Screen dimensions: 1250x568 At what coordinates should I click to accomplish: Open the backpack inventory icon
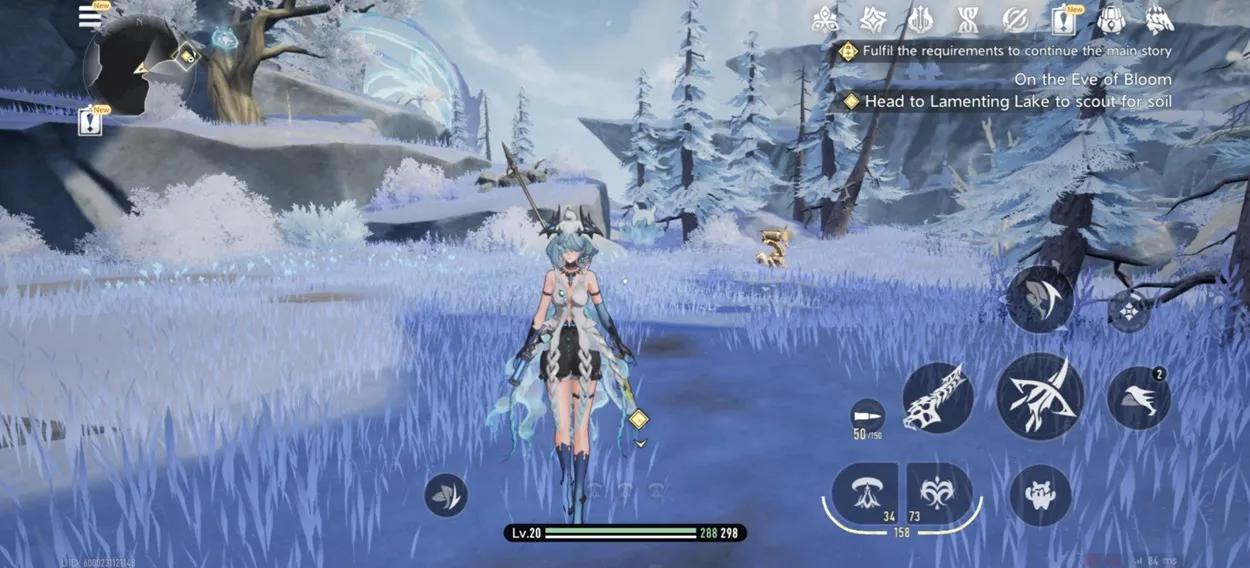point(1111,19)
